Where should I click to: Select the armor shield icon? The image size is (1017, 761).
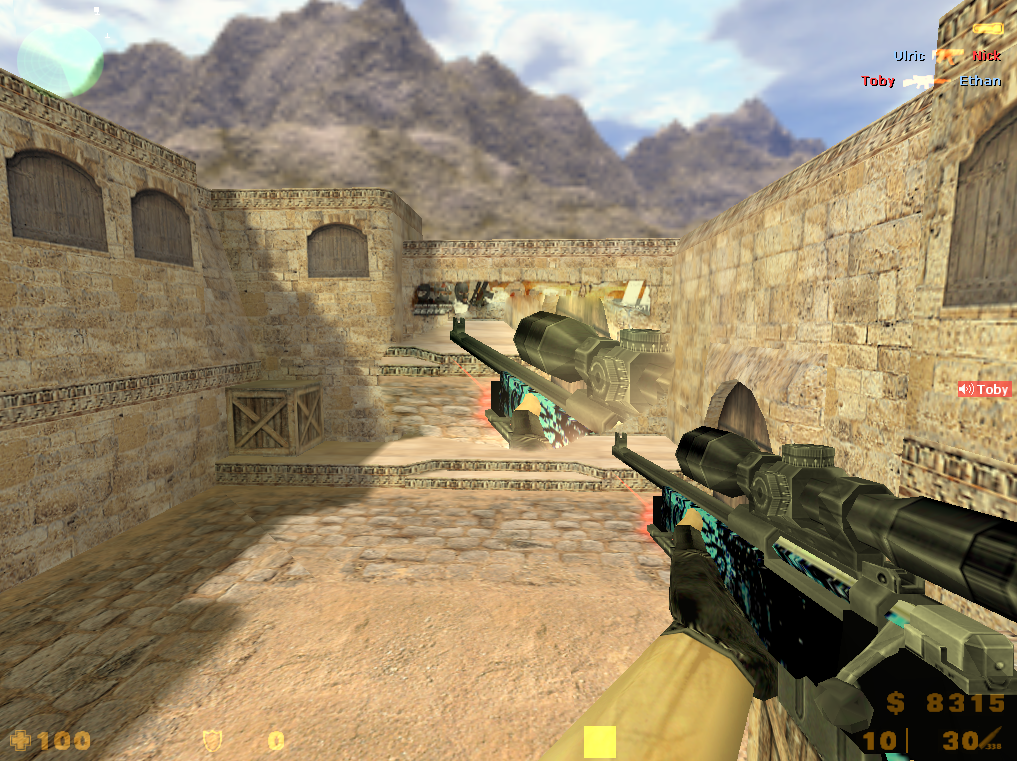(212, 741)
